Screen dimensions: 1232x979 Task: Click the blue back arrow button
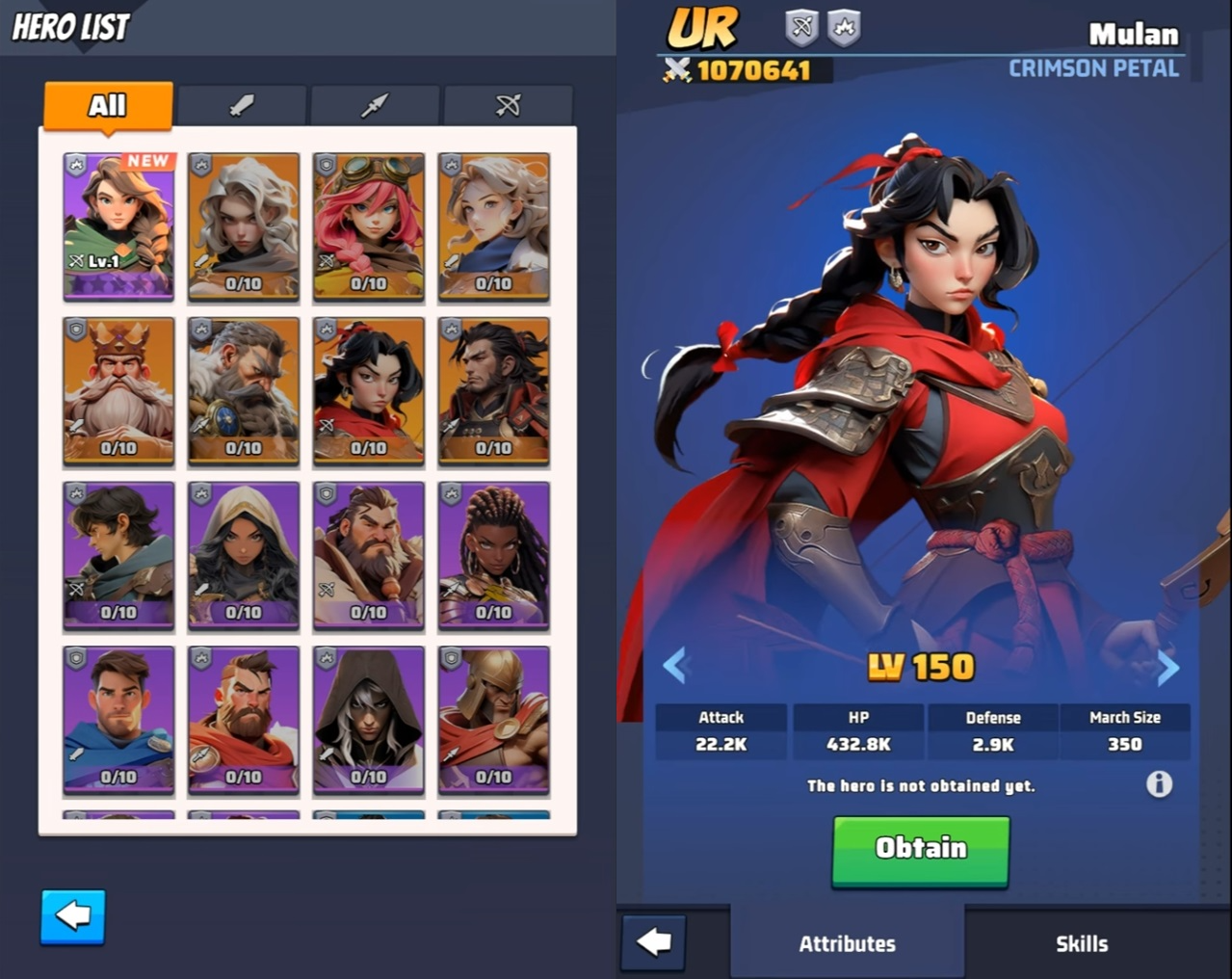click(x=73, y=916)
